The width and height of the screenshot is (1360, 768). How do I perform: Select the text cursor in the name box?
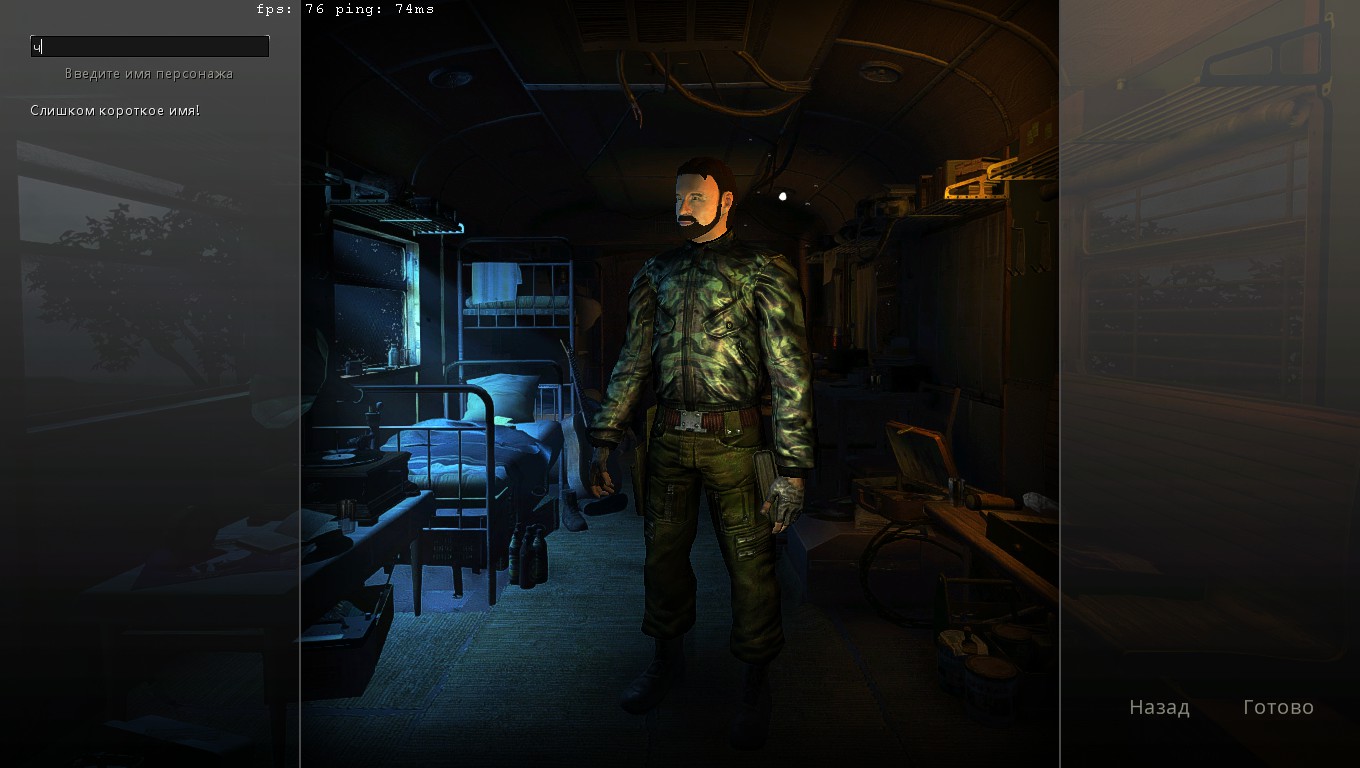click(x=40, y=45)
